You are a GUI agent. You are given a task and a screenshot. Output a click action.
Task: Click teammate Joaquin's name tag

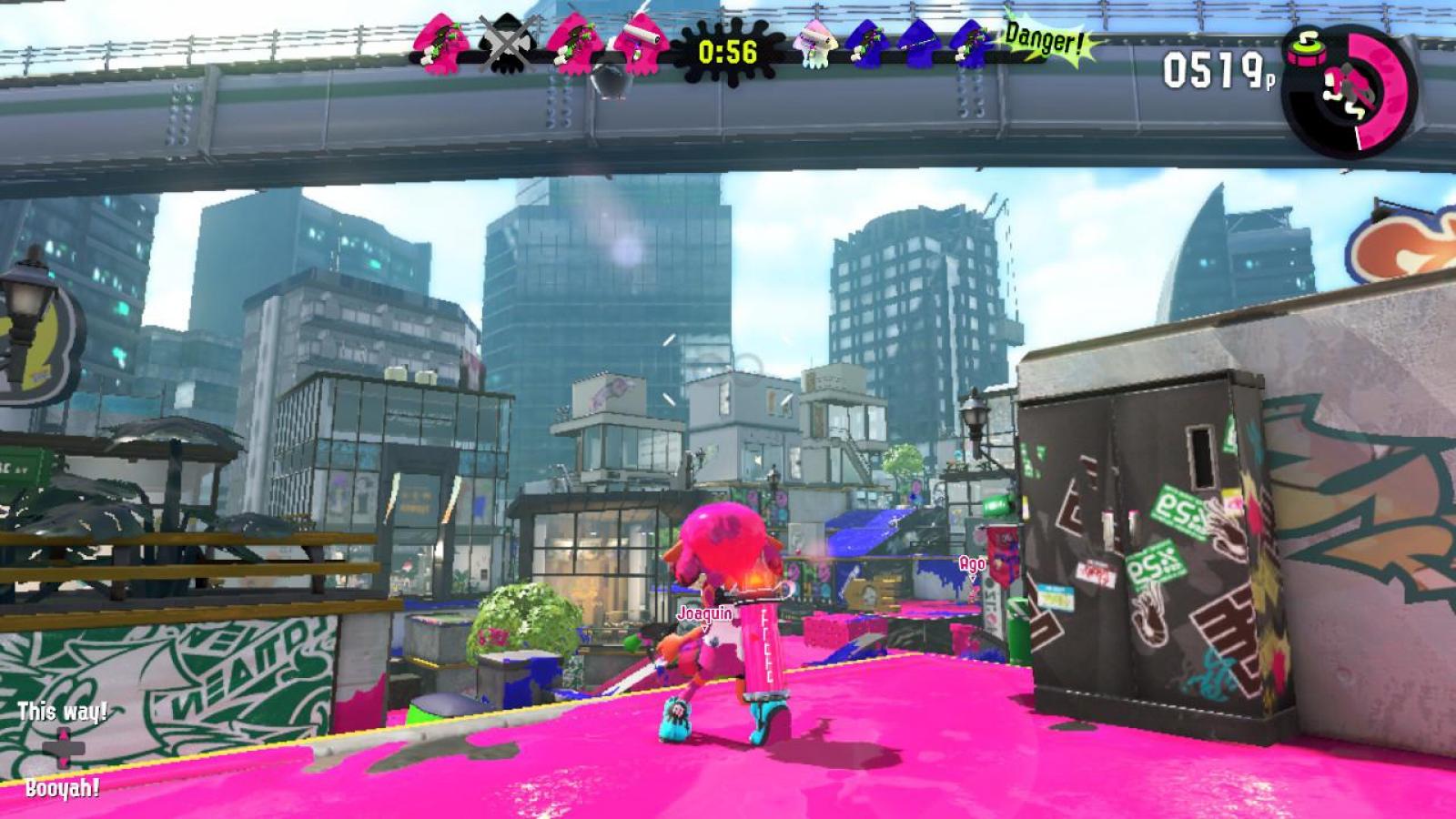(x=704, y=613)
